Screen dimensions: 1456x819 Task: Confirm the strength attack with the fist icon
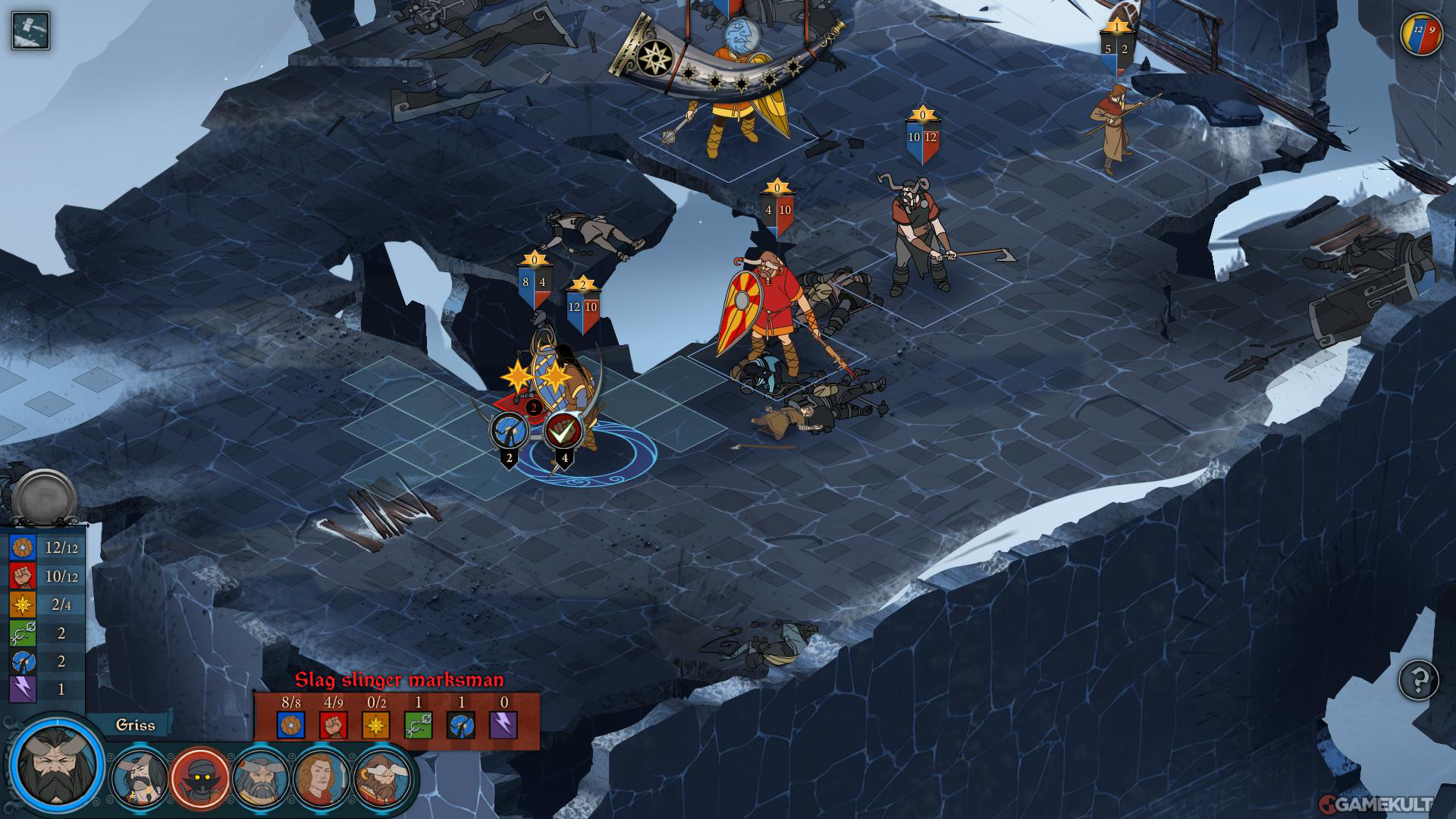tap(563, 431)
